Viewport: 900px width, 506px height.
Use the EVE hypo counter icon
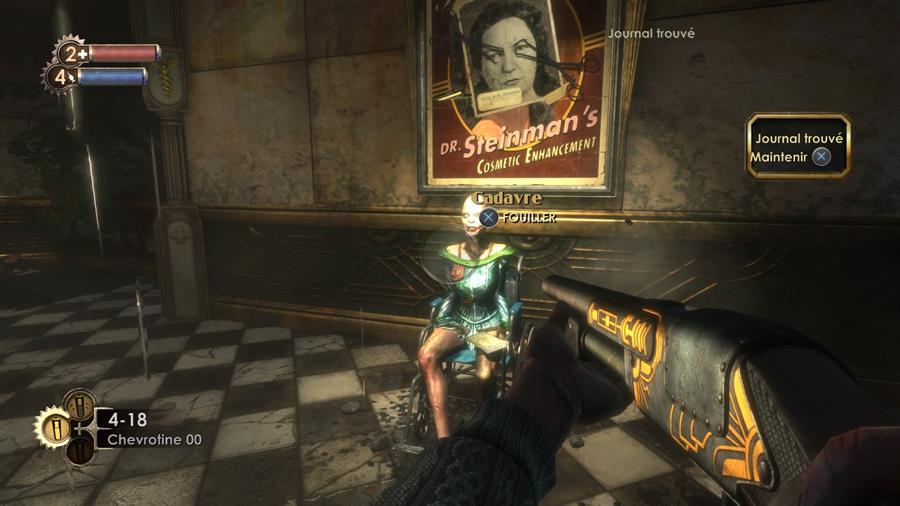click(x=58, y=76)
